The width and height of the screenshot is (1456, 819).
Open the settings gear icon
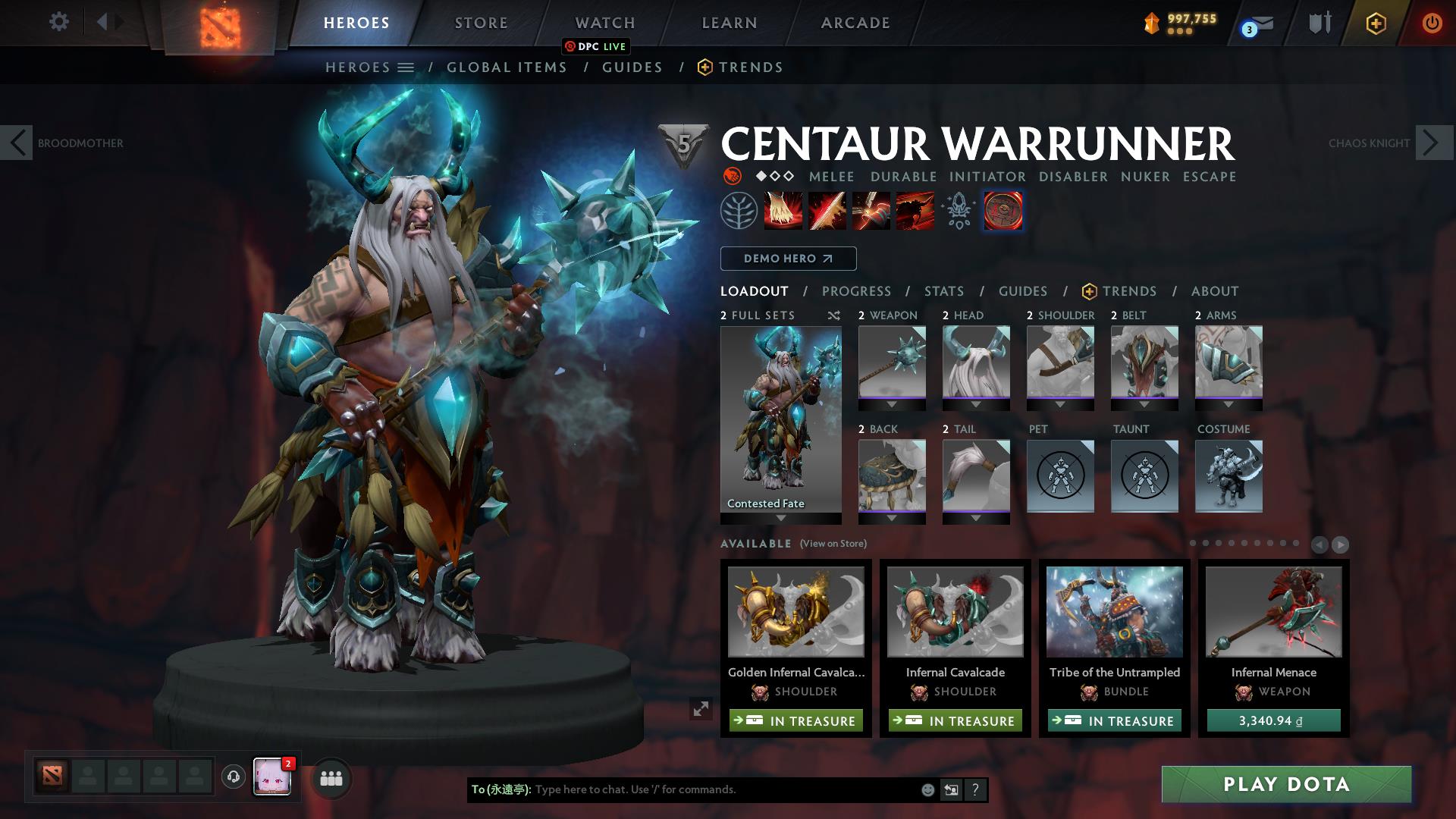point(58,22)
